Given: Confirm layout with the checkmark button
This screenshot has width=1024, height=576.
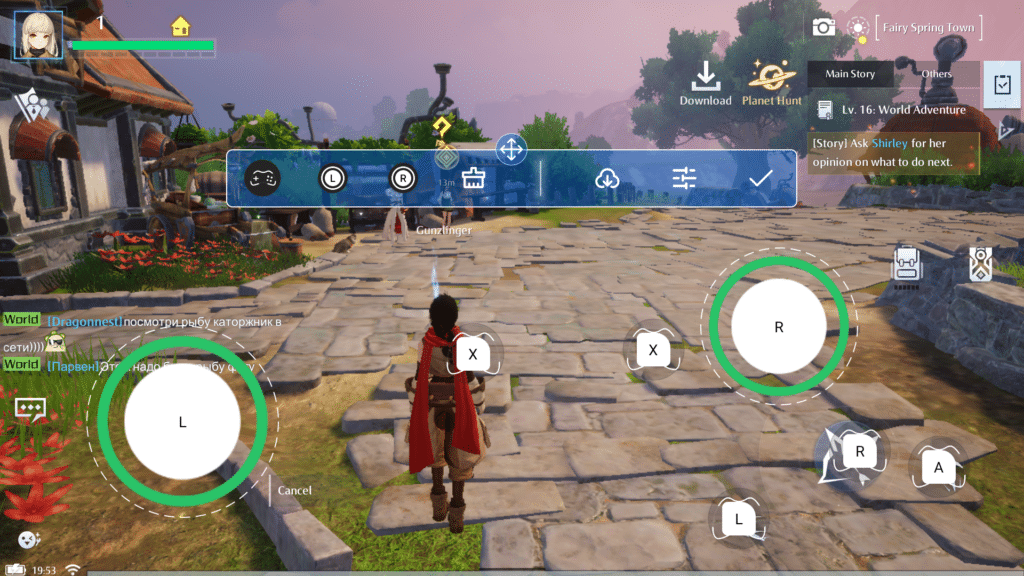Looking at the screenshot, I should click(x=761, y=178).
